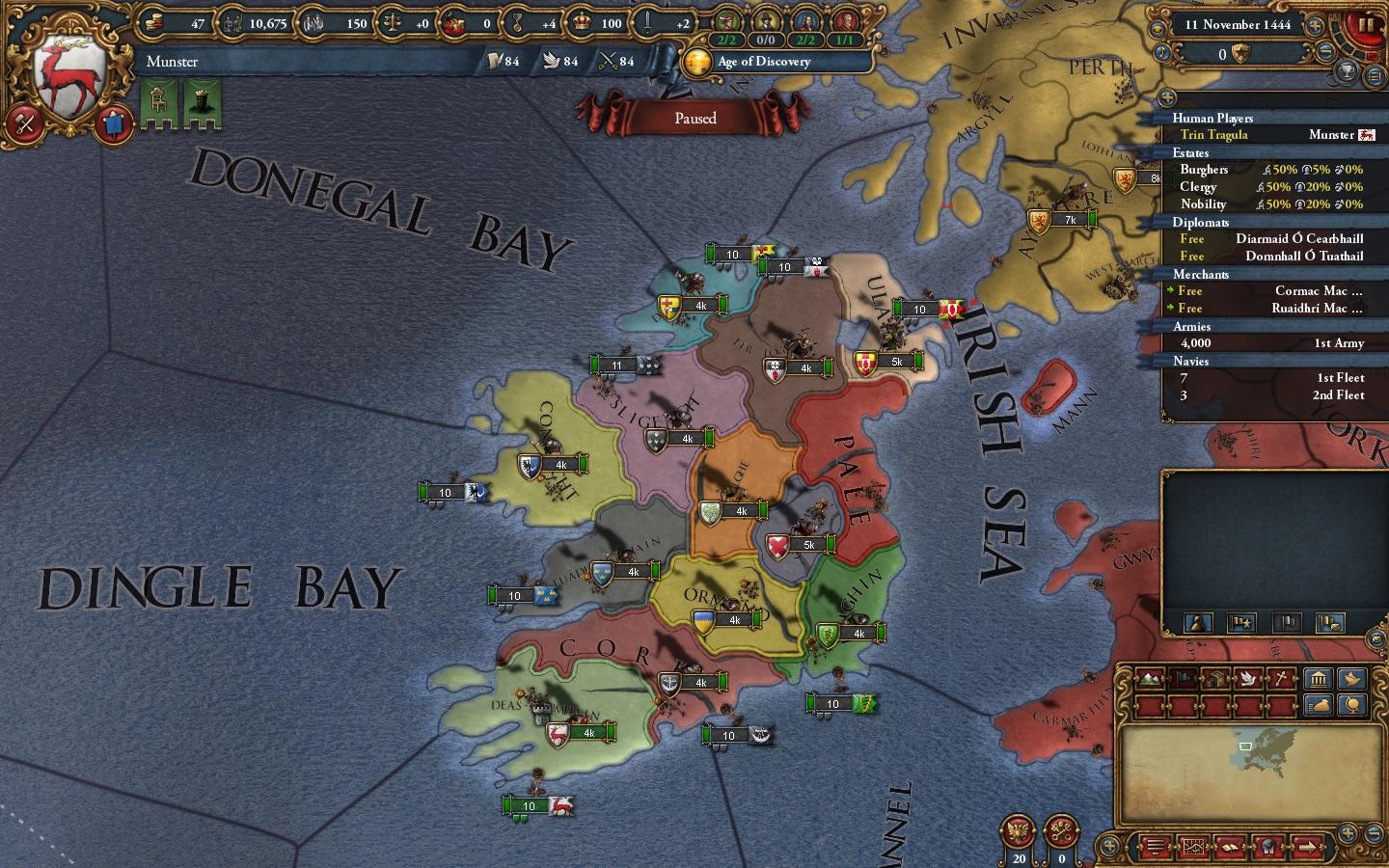1389x868 pixels.
Task: Open the buildings macrobuilder temple icon
Action: [1319, 678]
